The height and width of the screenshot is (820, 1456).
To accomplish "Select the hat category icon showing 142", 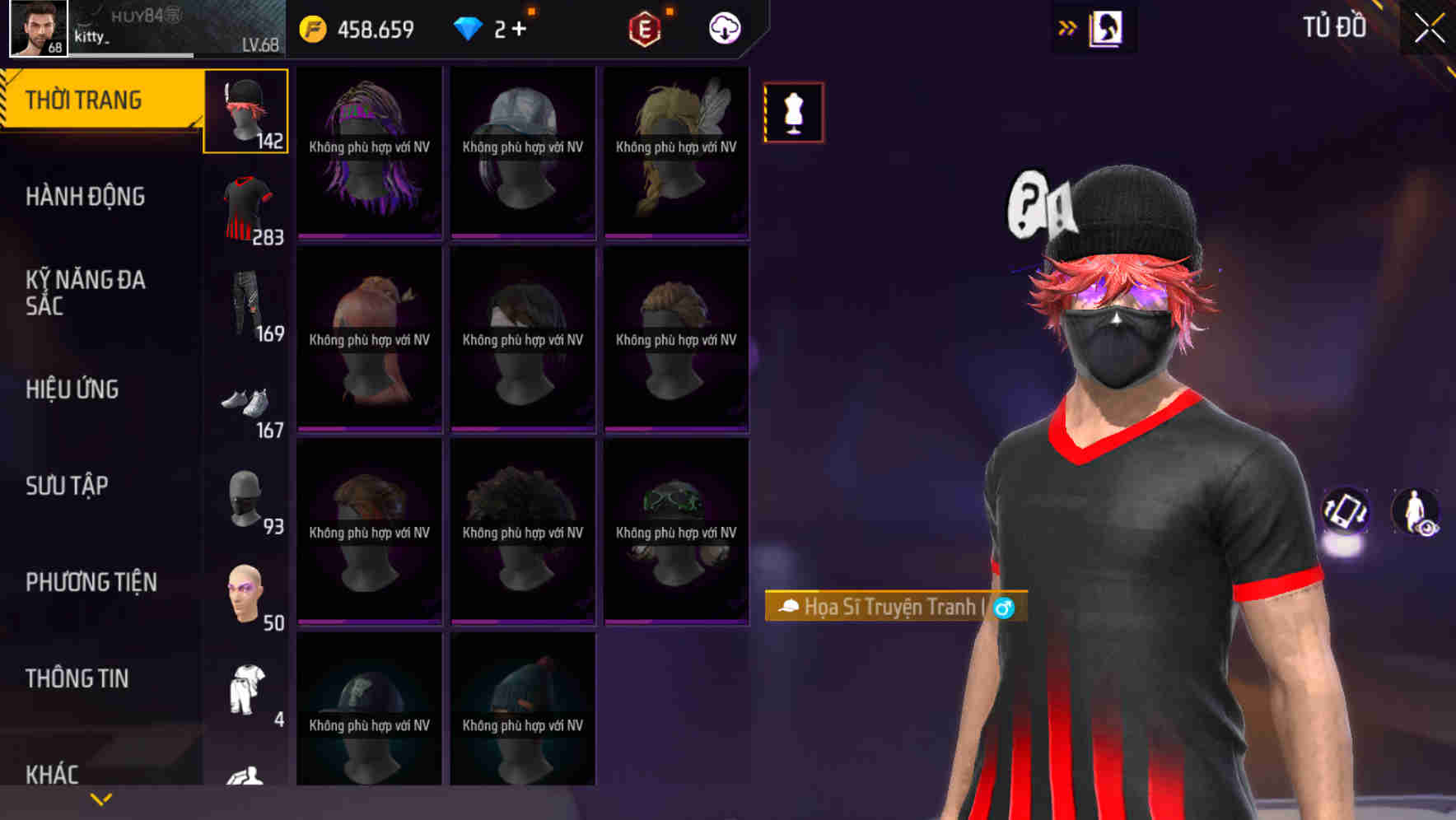I will coord(245,111).
